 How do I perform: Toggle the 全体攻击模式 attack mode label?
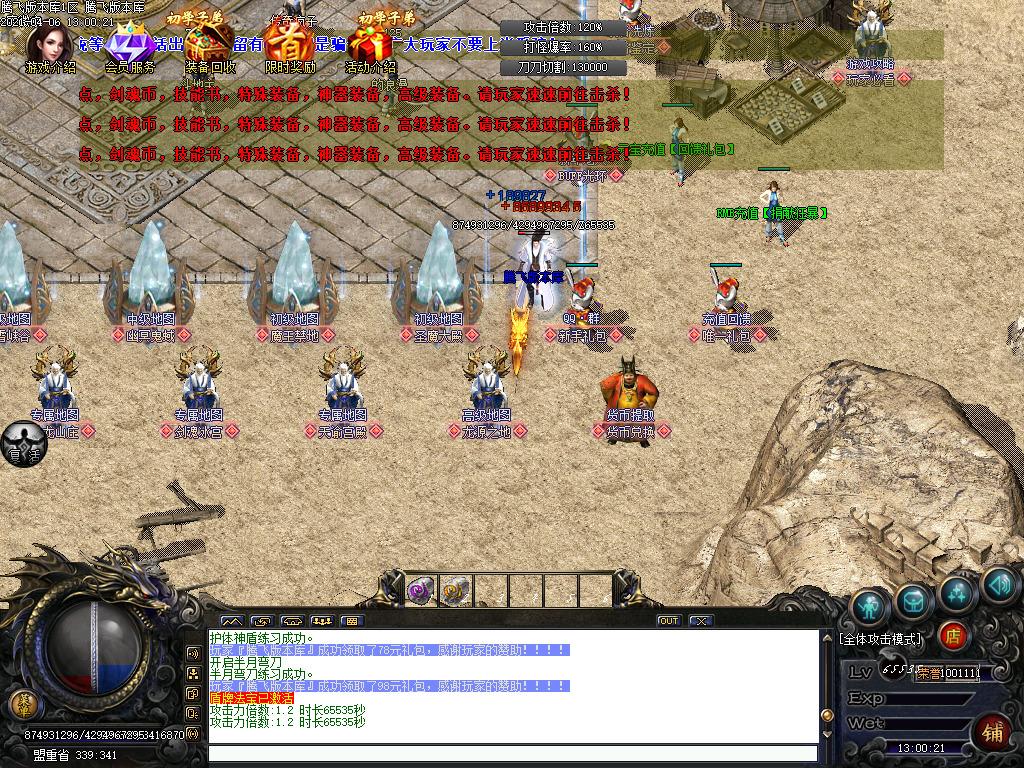click(880, 638)
